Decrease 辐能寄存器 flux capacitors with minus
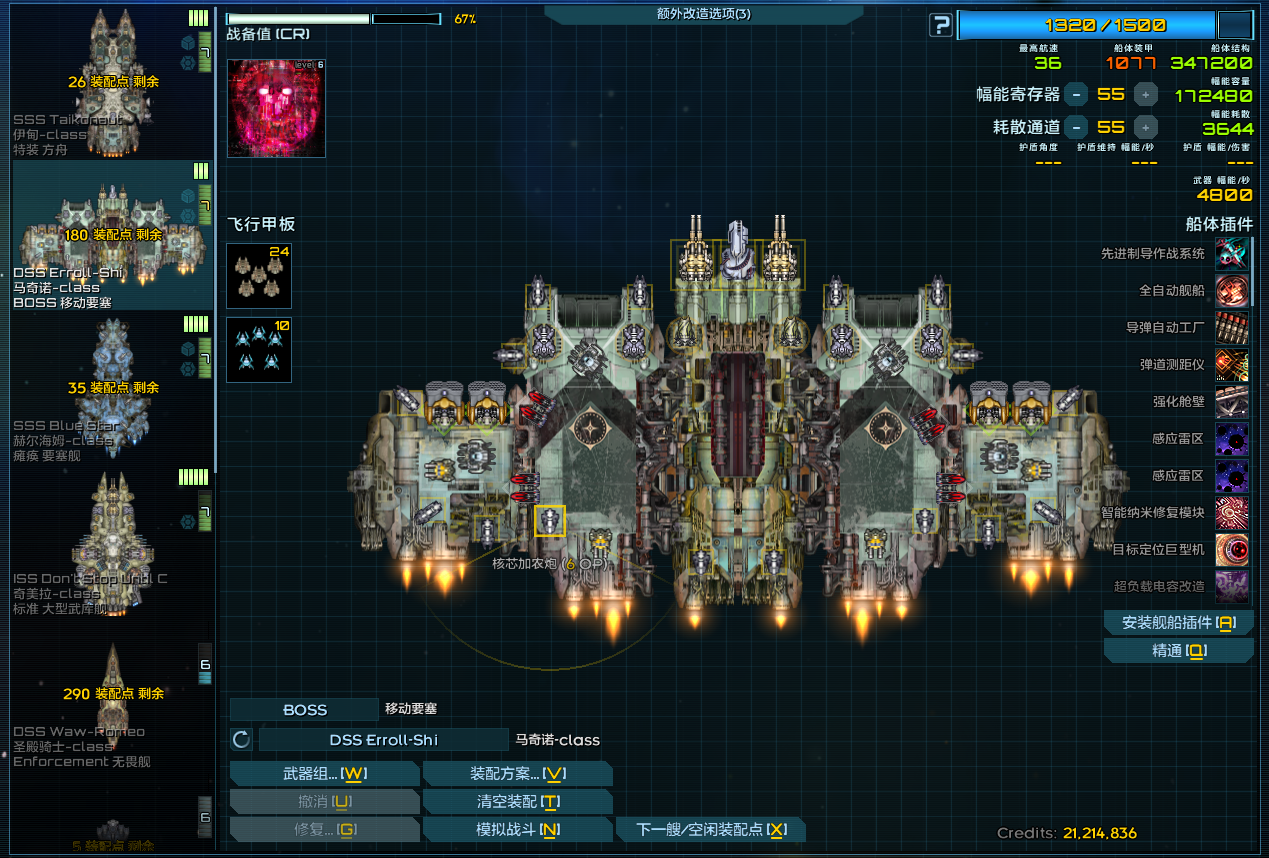This screenshot has height=858, width=1269. pos(1076,95)
